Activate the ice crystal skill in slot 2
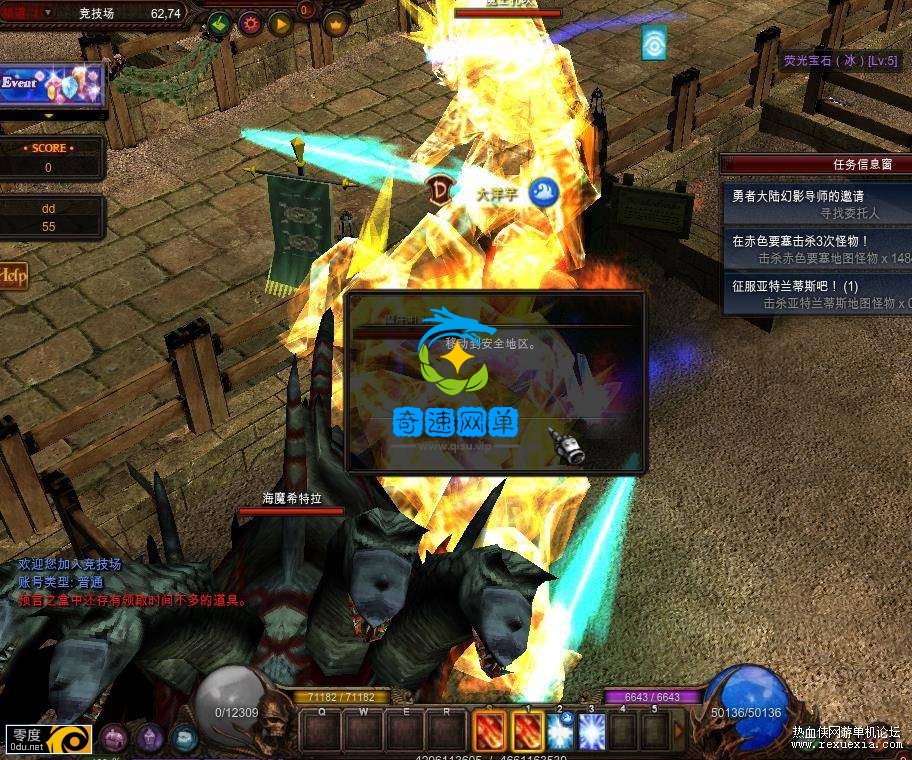912x760 pixels. [559, 732]
